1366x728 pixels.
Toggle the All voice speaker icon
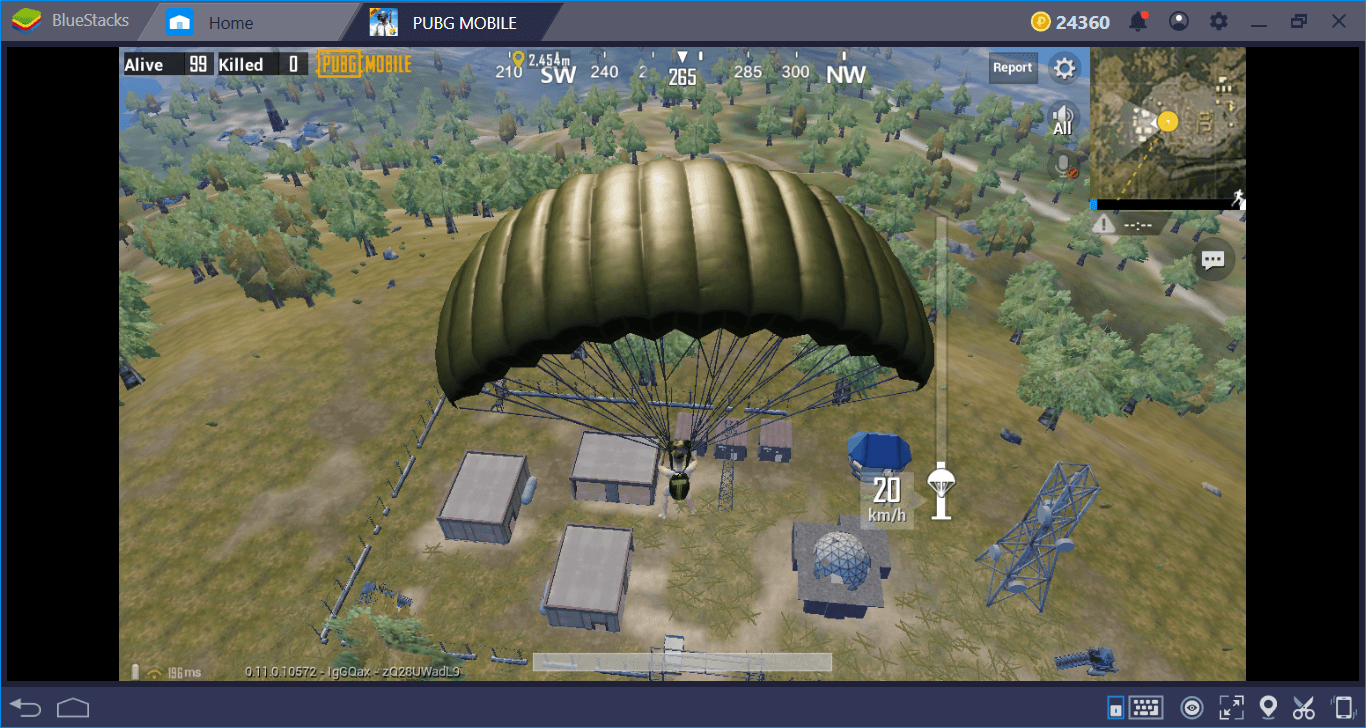1062,118
